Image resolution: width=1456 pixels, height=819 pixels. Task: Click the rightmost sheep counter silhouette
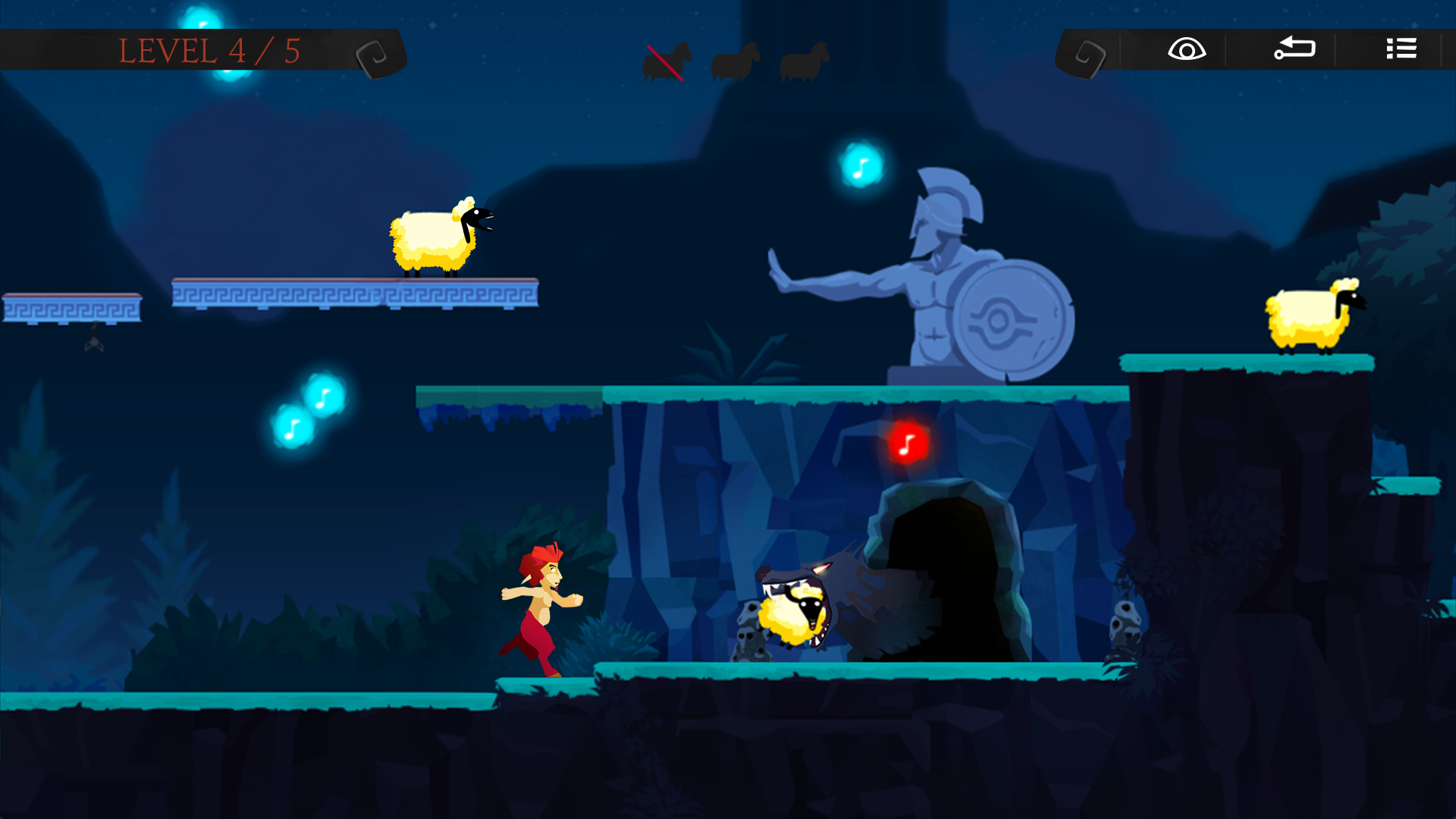click(x=804, y=62)
